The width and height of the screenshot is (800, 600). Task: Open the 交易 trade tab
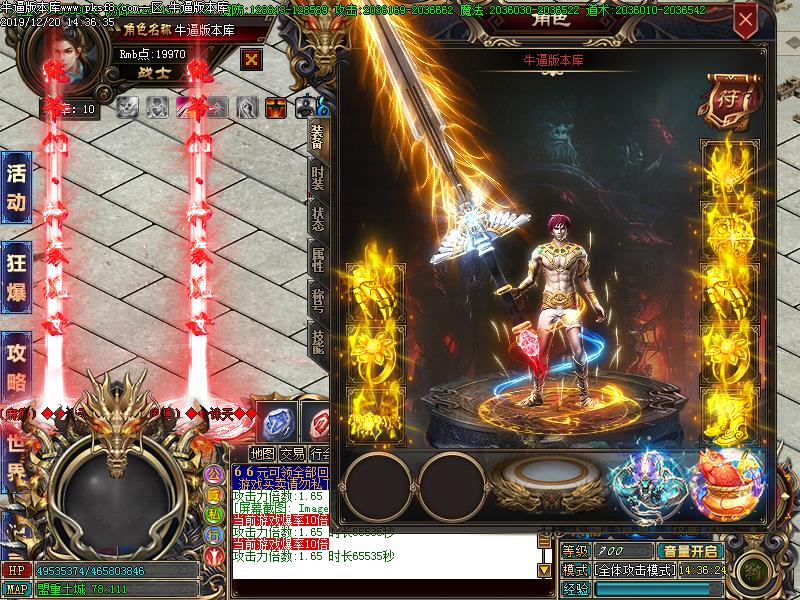[x=293, y=452]
